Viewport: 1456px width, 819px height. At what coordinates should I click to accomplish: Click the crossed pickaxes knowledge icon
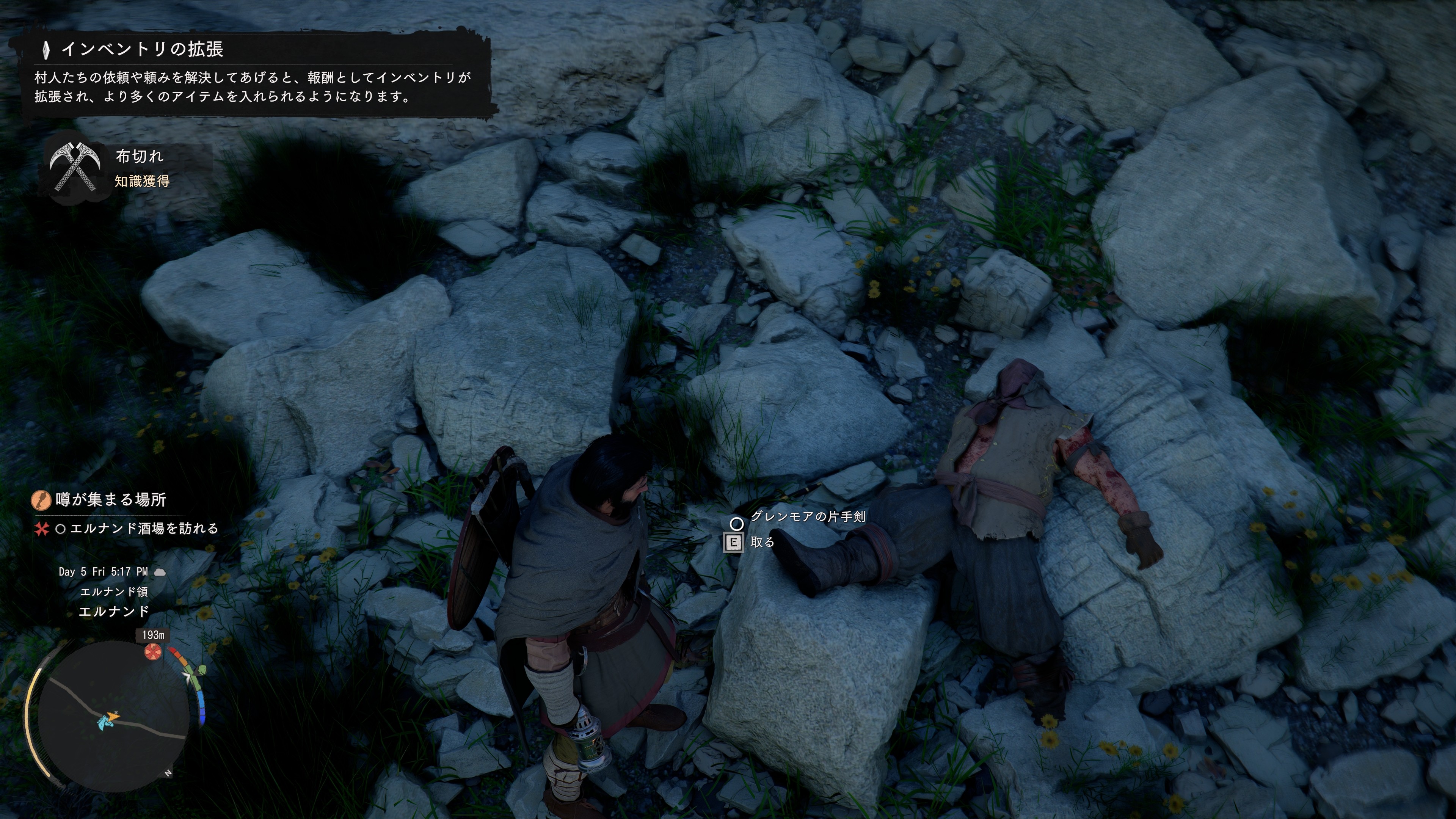(75, 167)
